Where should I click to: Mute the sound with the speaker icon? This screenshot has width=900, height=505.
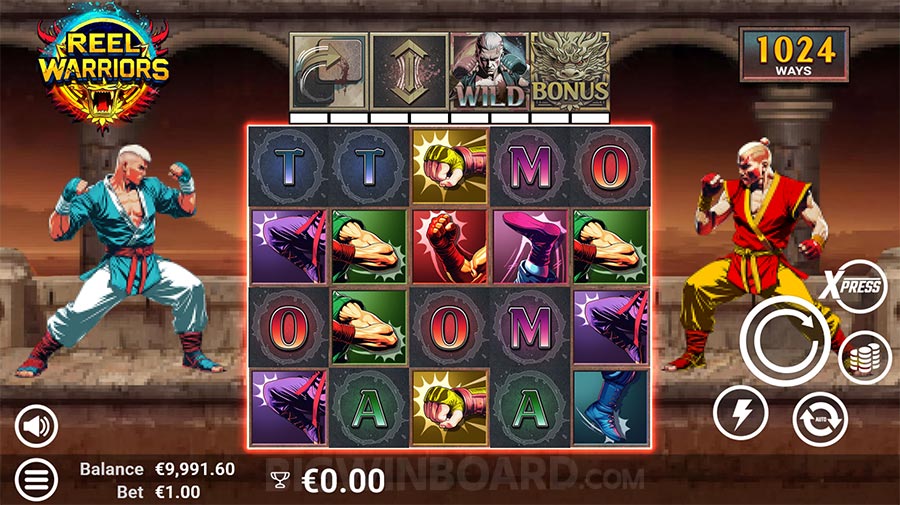[37, 428]
